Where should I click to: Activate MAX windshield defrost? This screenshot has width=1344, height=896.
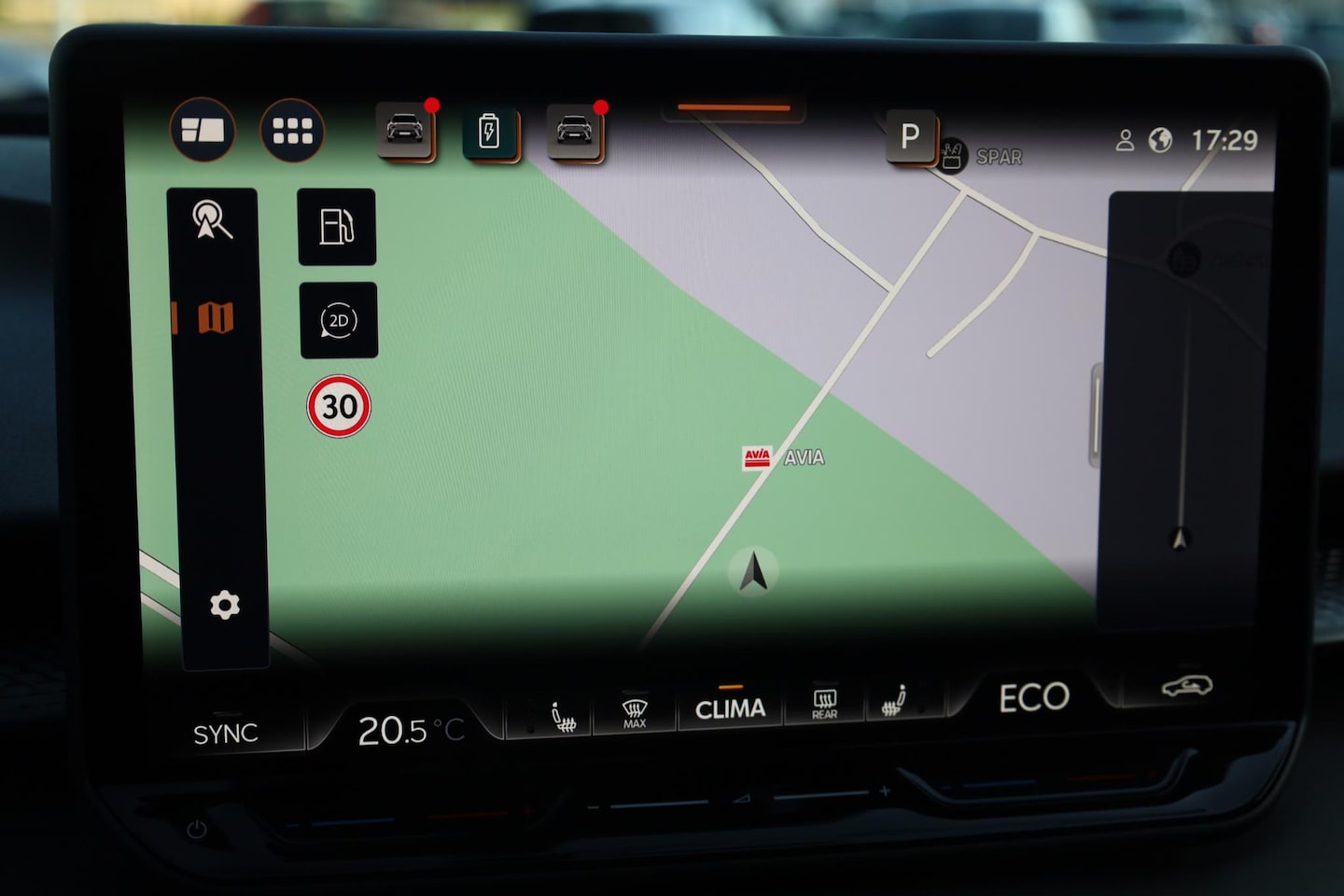[x=635, y=714]
